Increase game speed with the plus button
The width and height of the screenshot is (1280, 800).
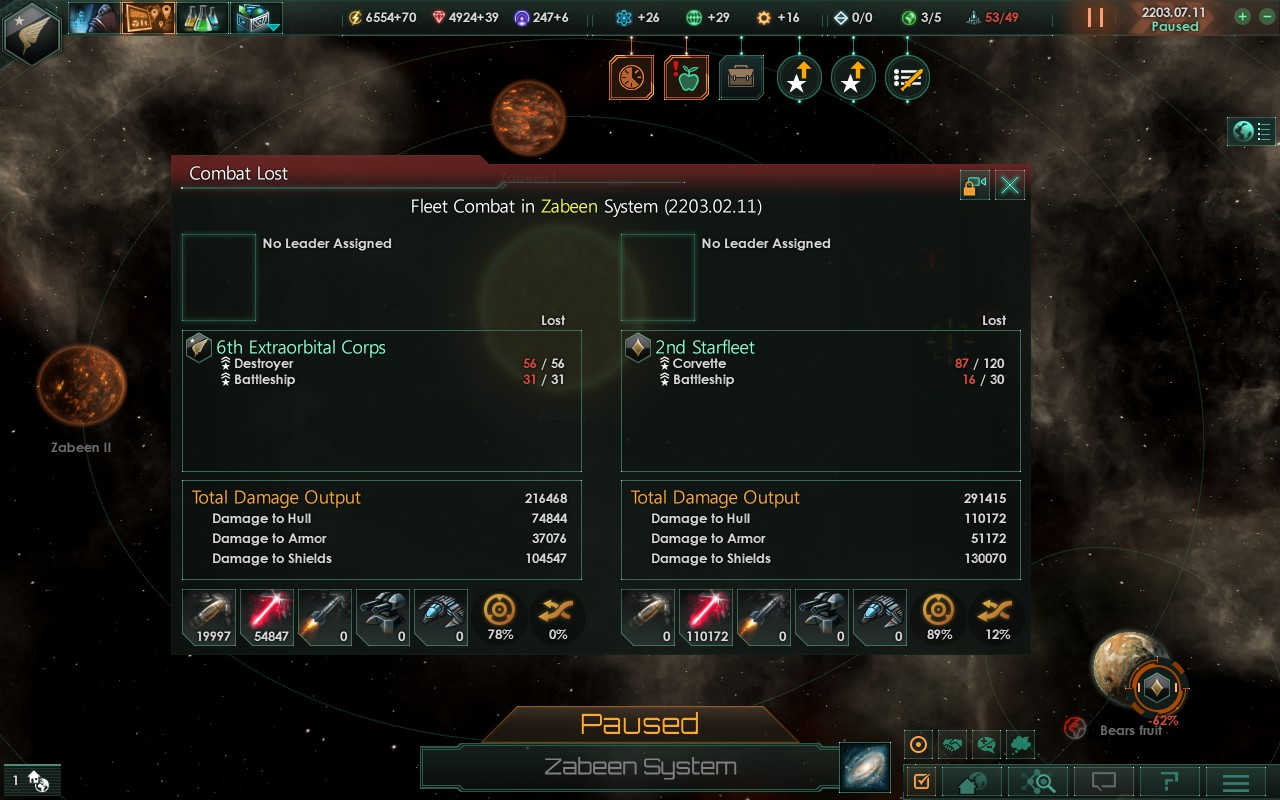(1242, 16)
